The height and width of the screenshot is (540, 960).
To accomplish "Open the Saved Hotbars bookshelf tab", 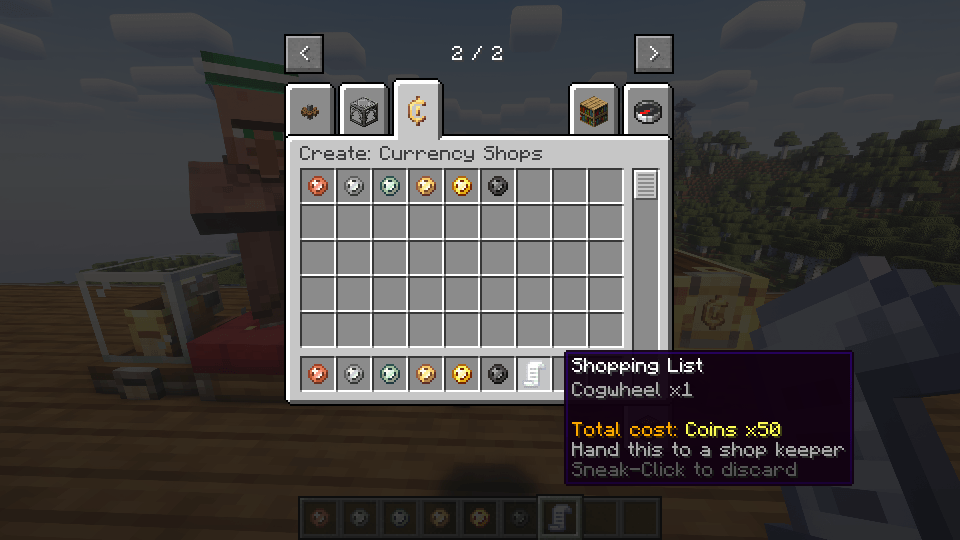I will click(x=594, y=112).
